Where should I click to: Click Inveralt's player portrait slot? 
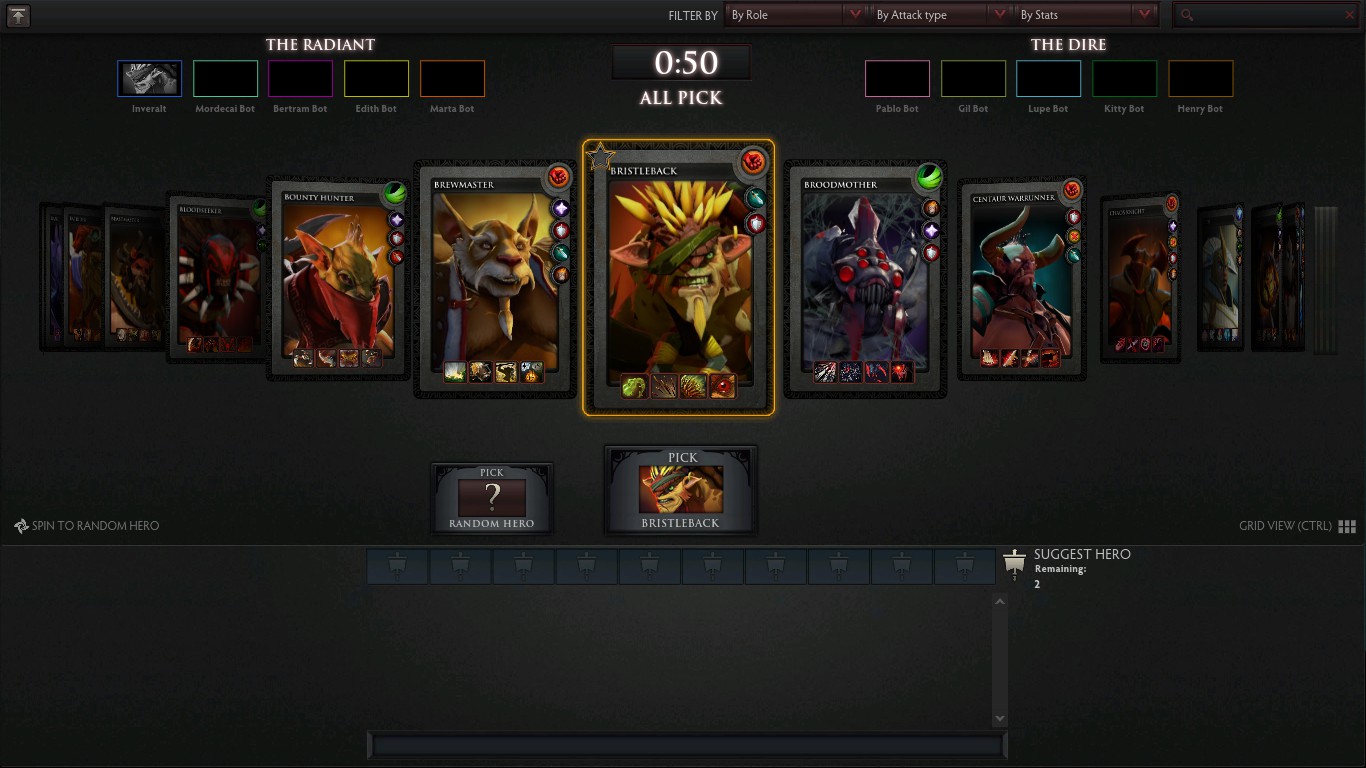click(x=149, y=79)
